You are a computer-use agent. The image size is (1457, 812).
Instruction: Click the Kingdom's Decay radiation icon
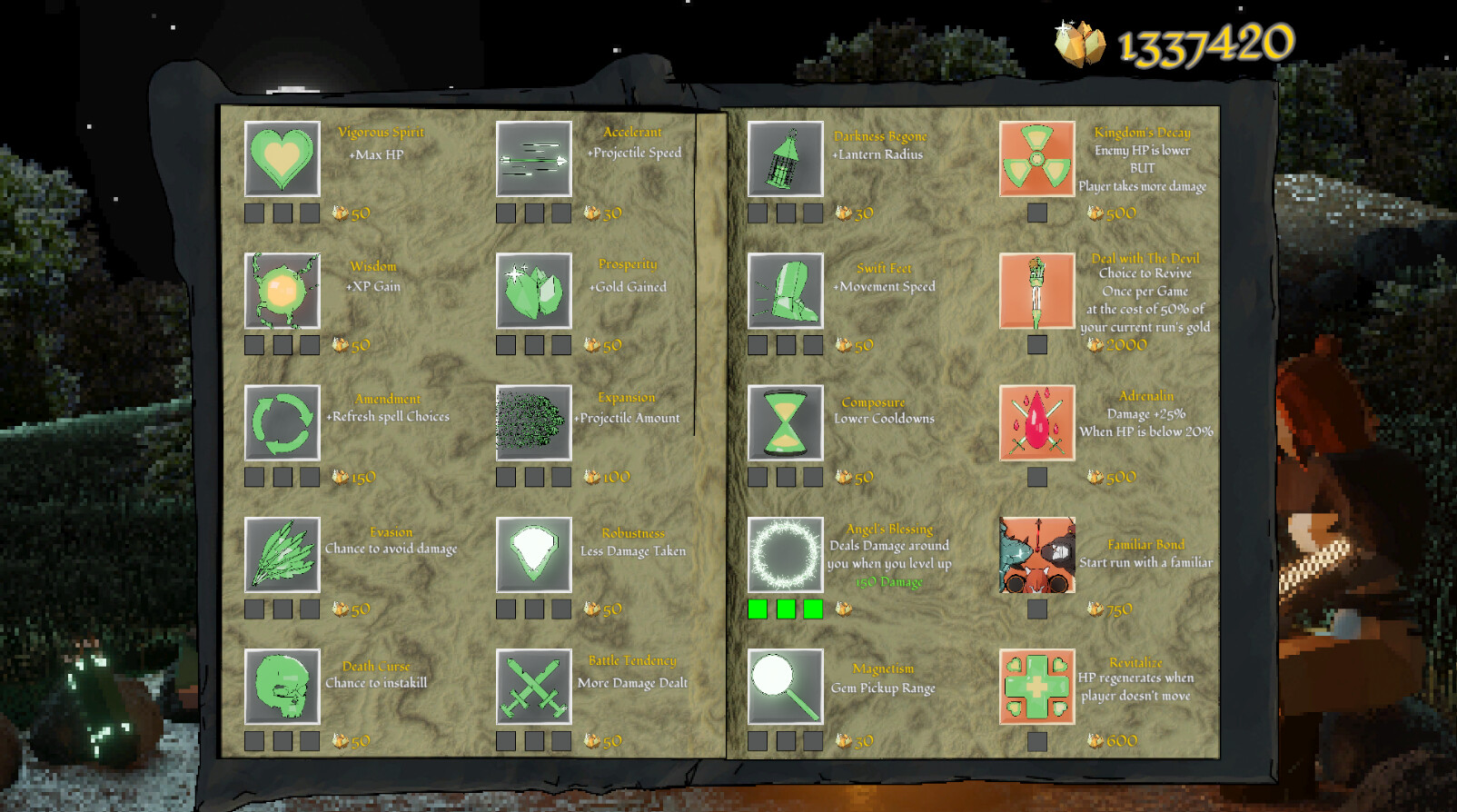click(x=1036, y=160)
